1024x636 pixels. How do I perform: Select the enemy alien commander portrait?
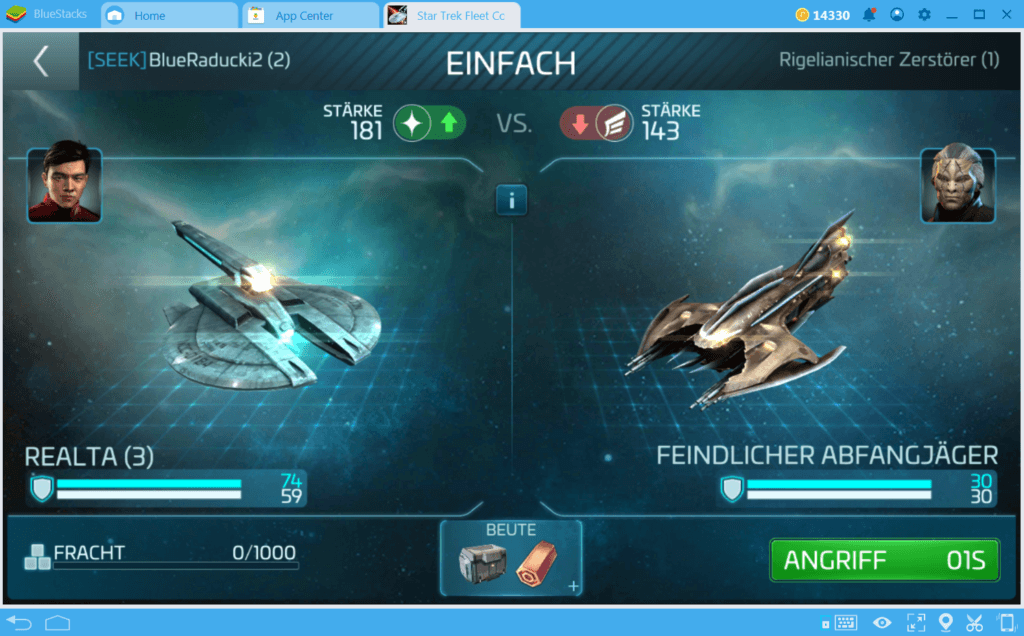pyautogui.click(x=957, y=184)
